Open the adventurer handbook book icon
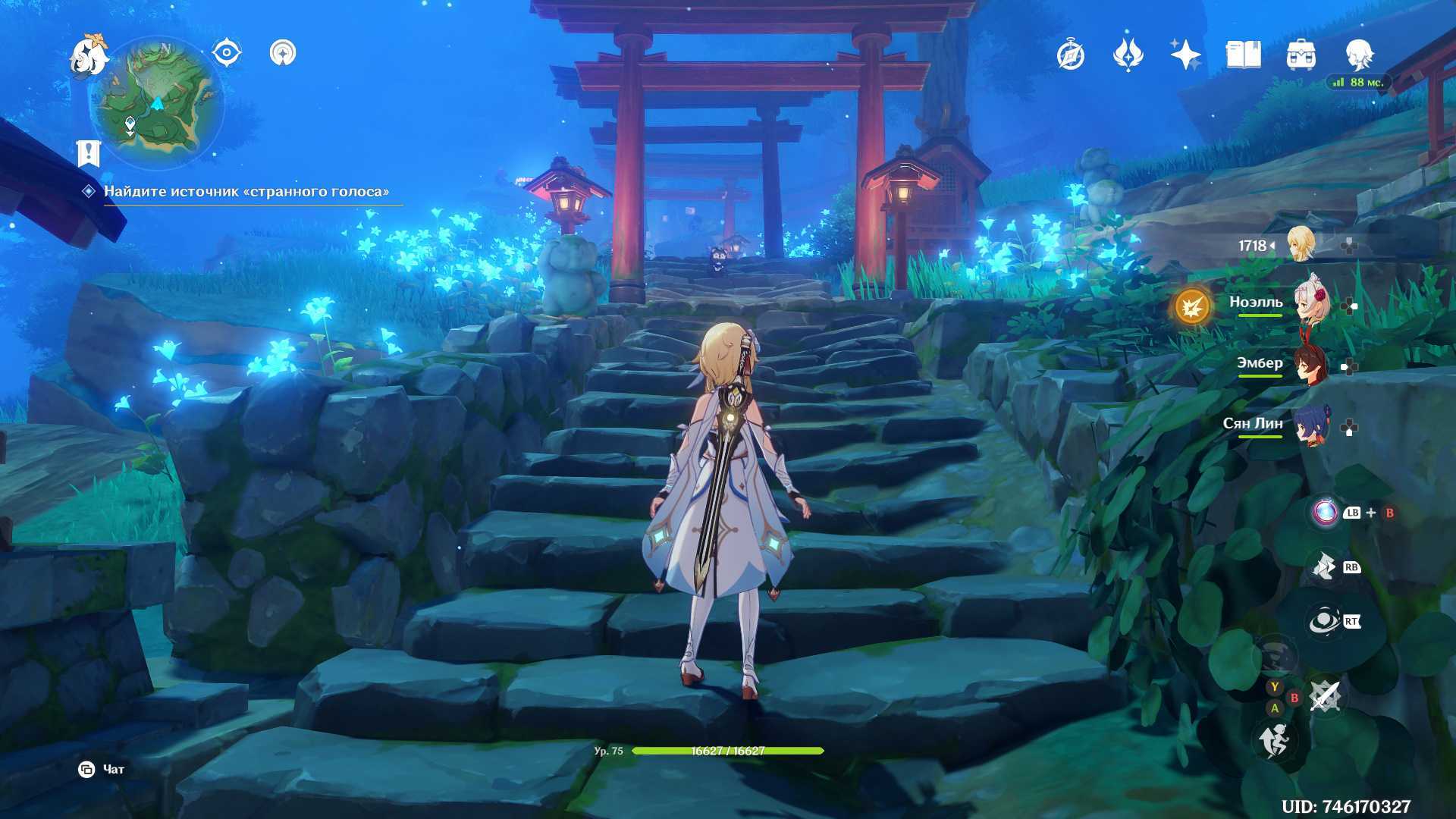The width and height of the screenshot is (1456, 819). [1243, 55]
